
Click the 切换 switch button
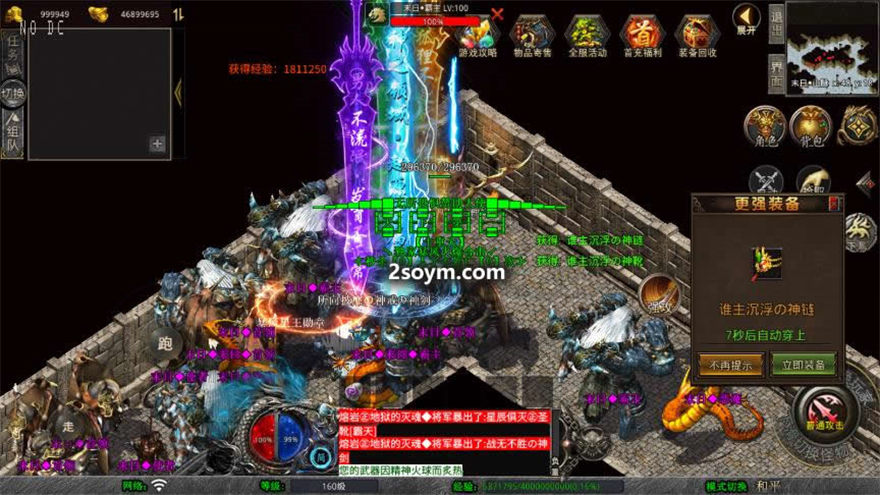pos(12,95)
